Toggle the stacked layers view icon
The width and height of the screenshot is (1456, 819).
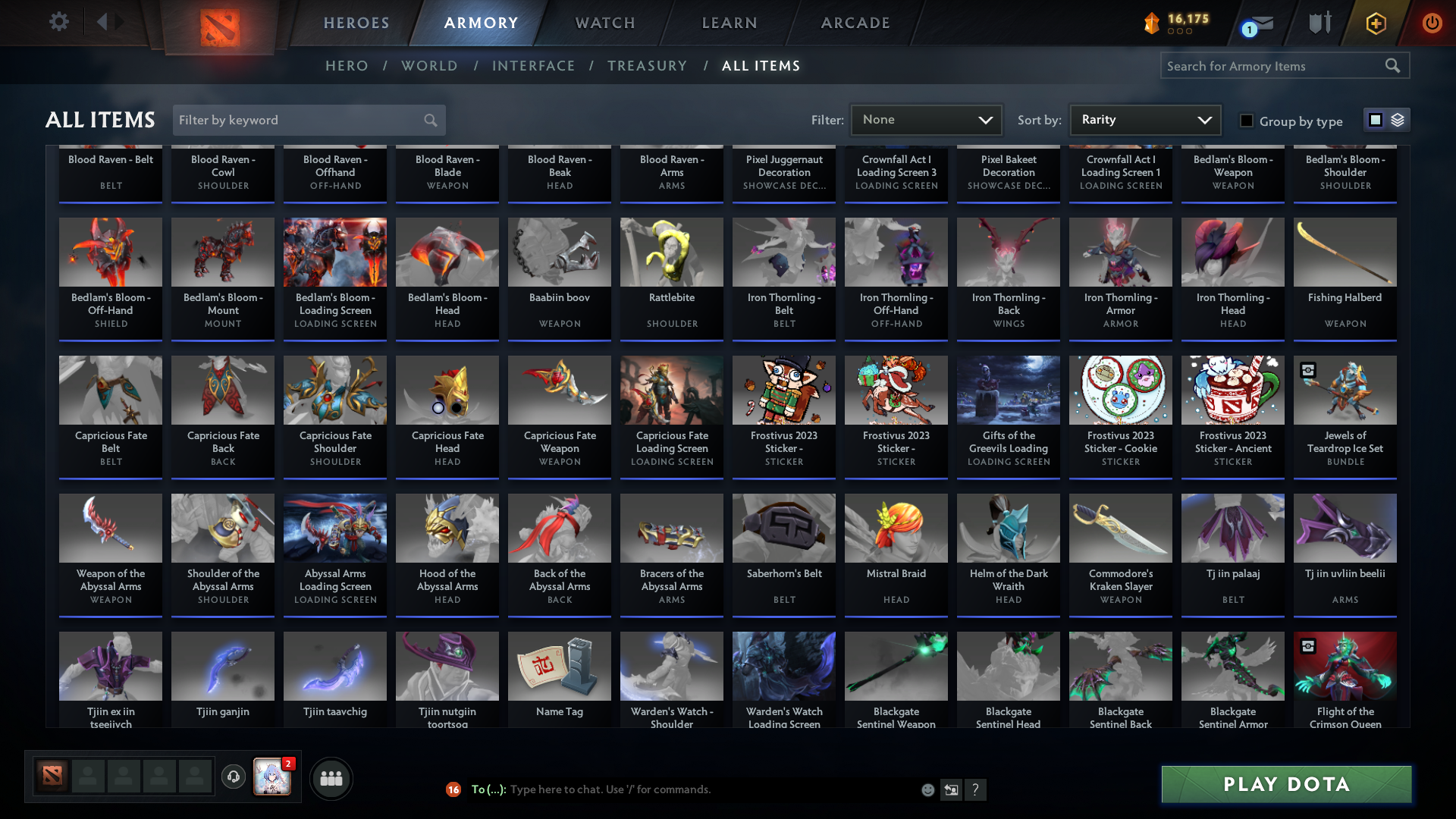click(x=1397, y=120)
